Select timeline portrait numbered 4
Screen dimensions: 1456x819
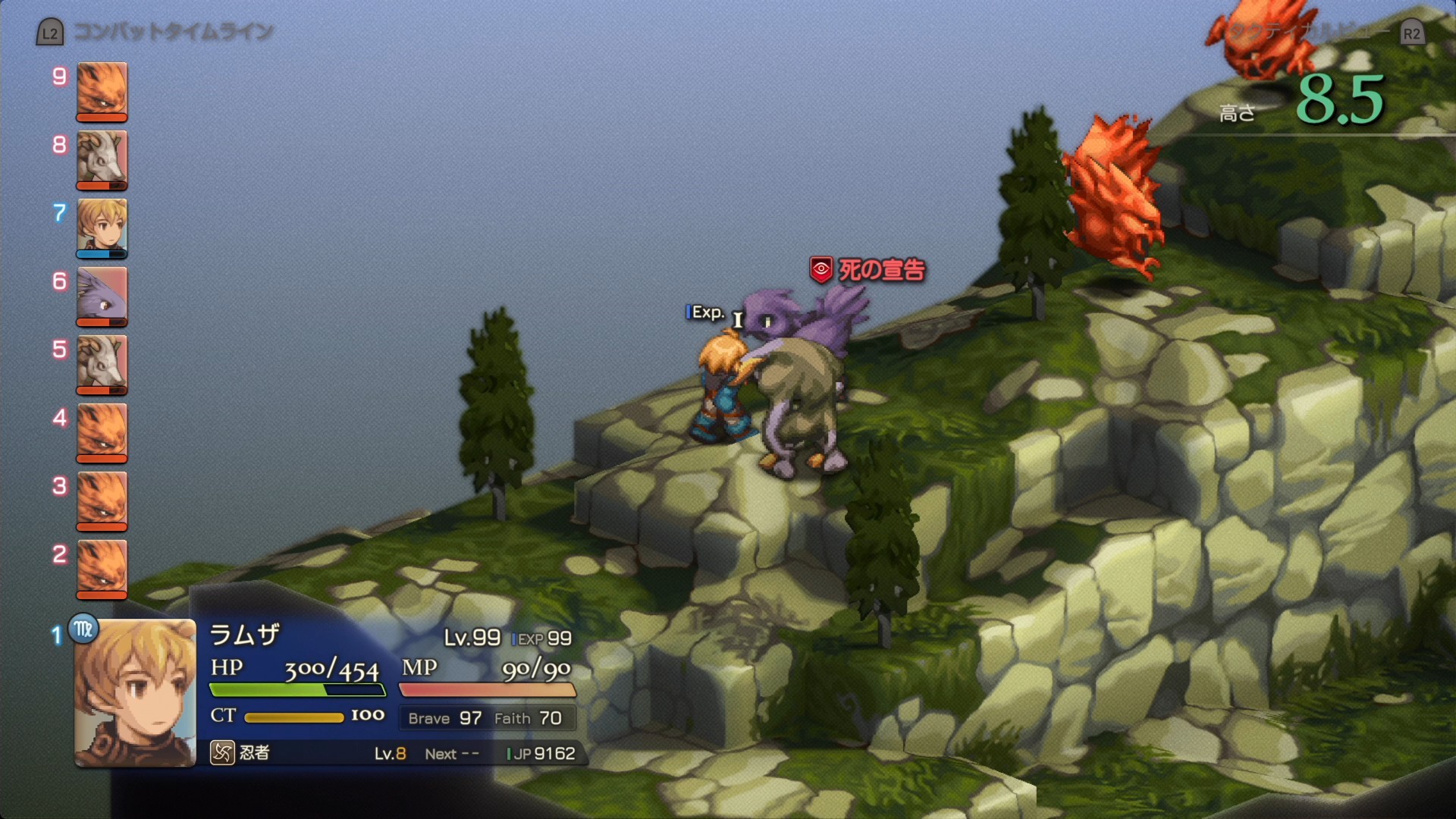102,432
